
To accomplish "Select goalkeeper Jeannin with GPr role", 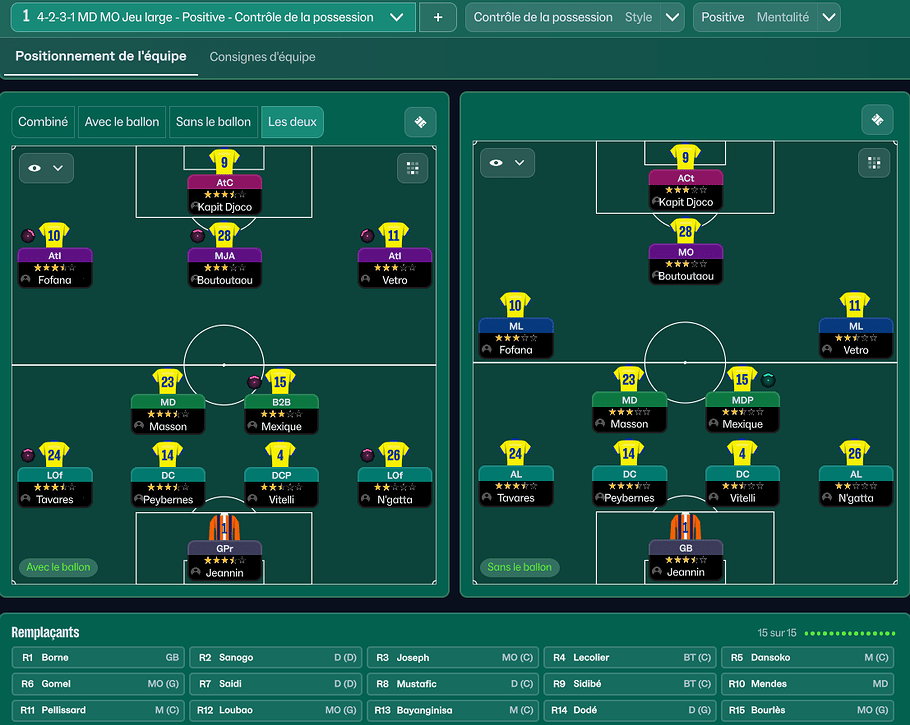I will pyautogui.click(x=224, y=560).
